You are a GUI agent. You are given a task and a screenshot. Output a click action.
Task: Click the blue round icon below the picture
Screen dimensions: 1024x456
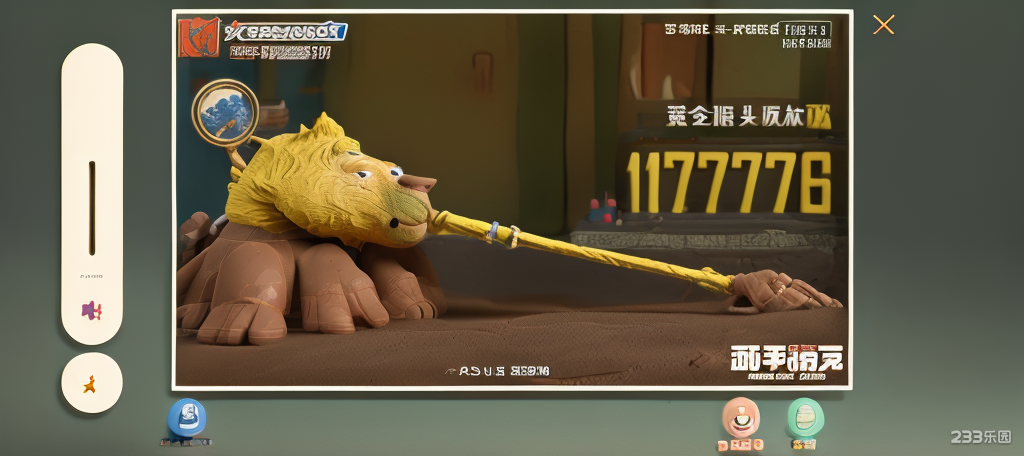tap(186, 418)
